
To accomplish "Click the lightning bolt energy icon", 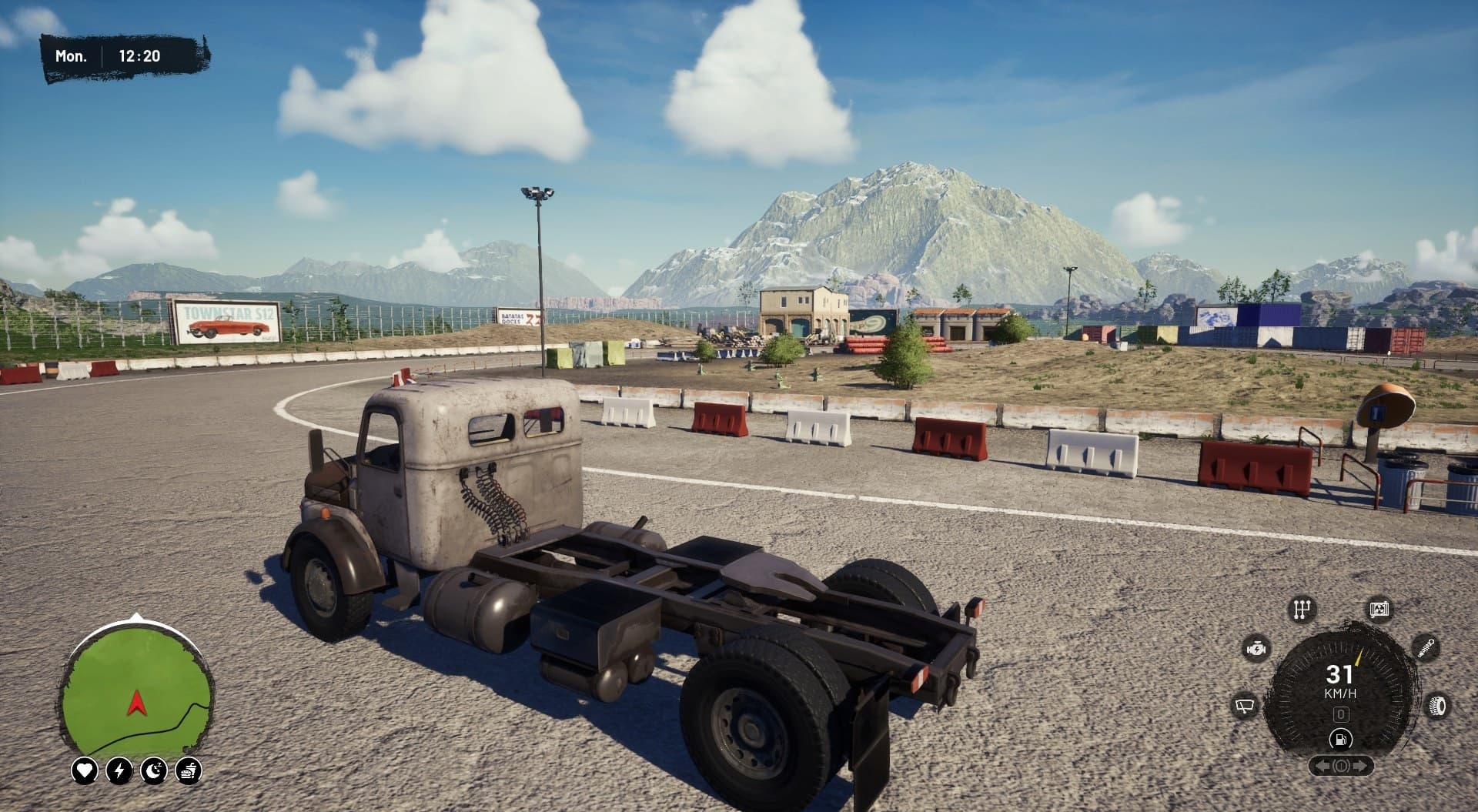I will (x=119, y=770).
